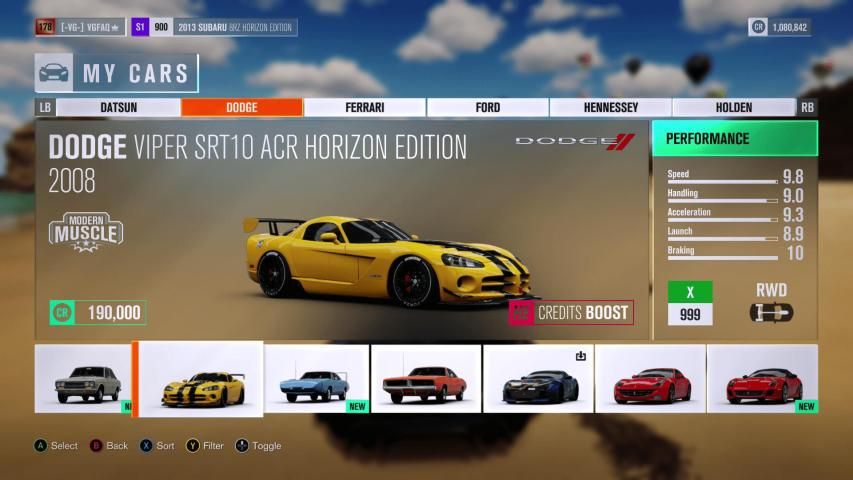853x480 pixels.
Task: Switch to the Datsun manufacturer tab
Action: [x=118, y=107]
